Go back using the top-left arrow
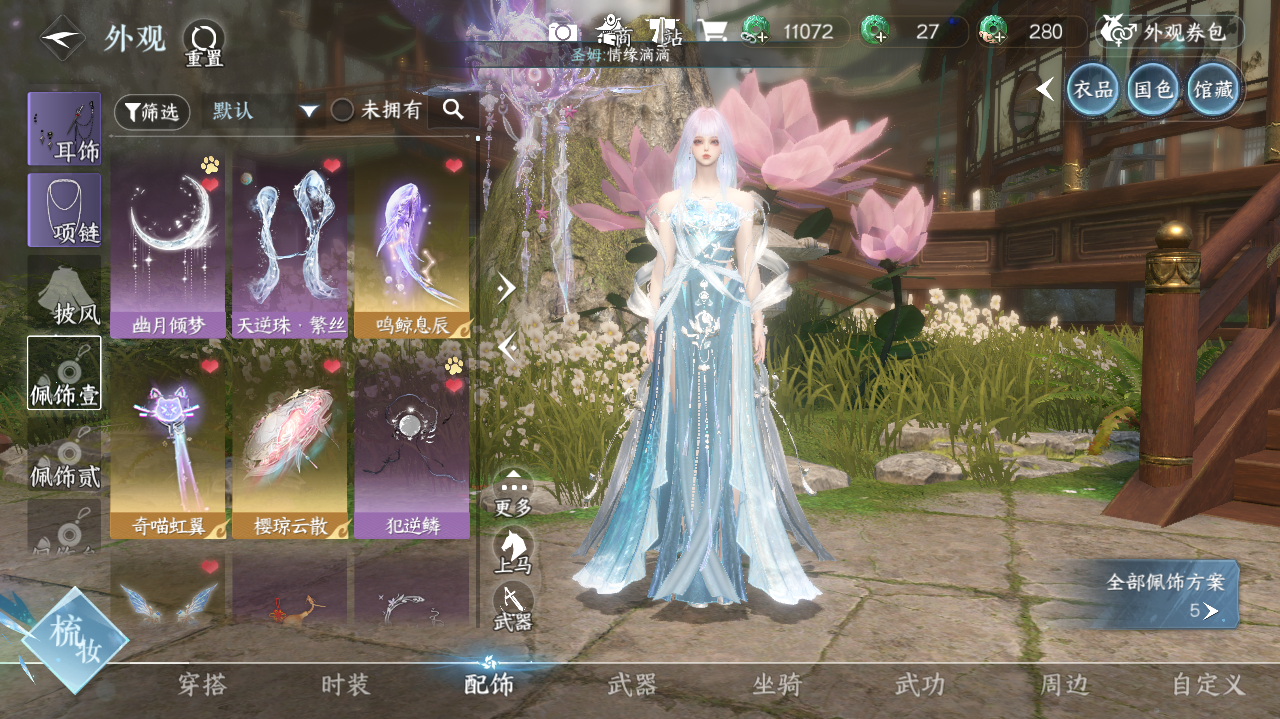This screenshot has width=1280, height=719. [x=62, y=38]
